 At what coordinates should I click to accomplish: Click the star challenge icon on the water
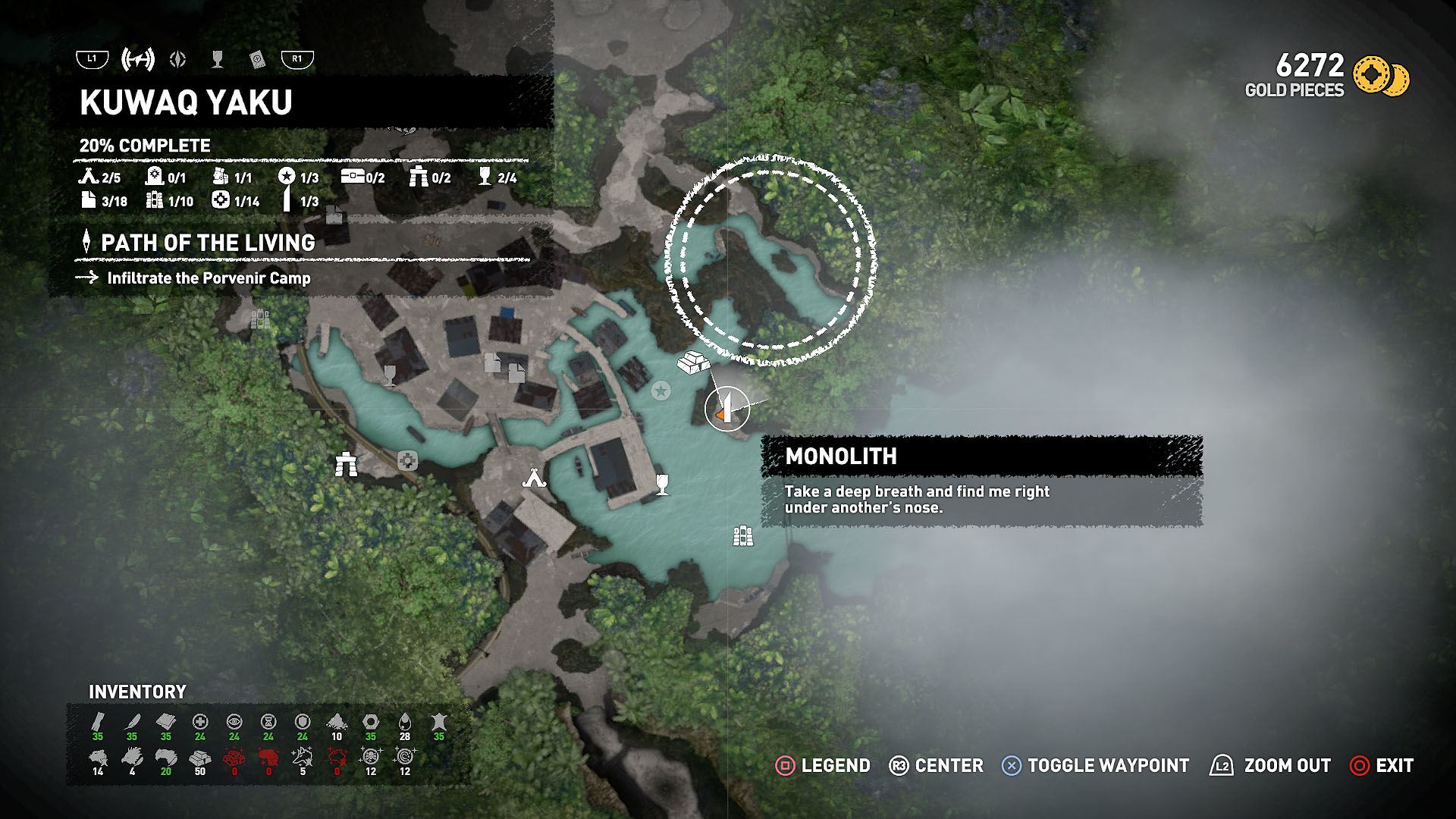pos(660,390)
